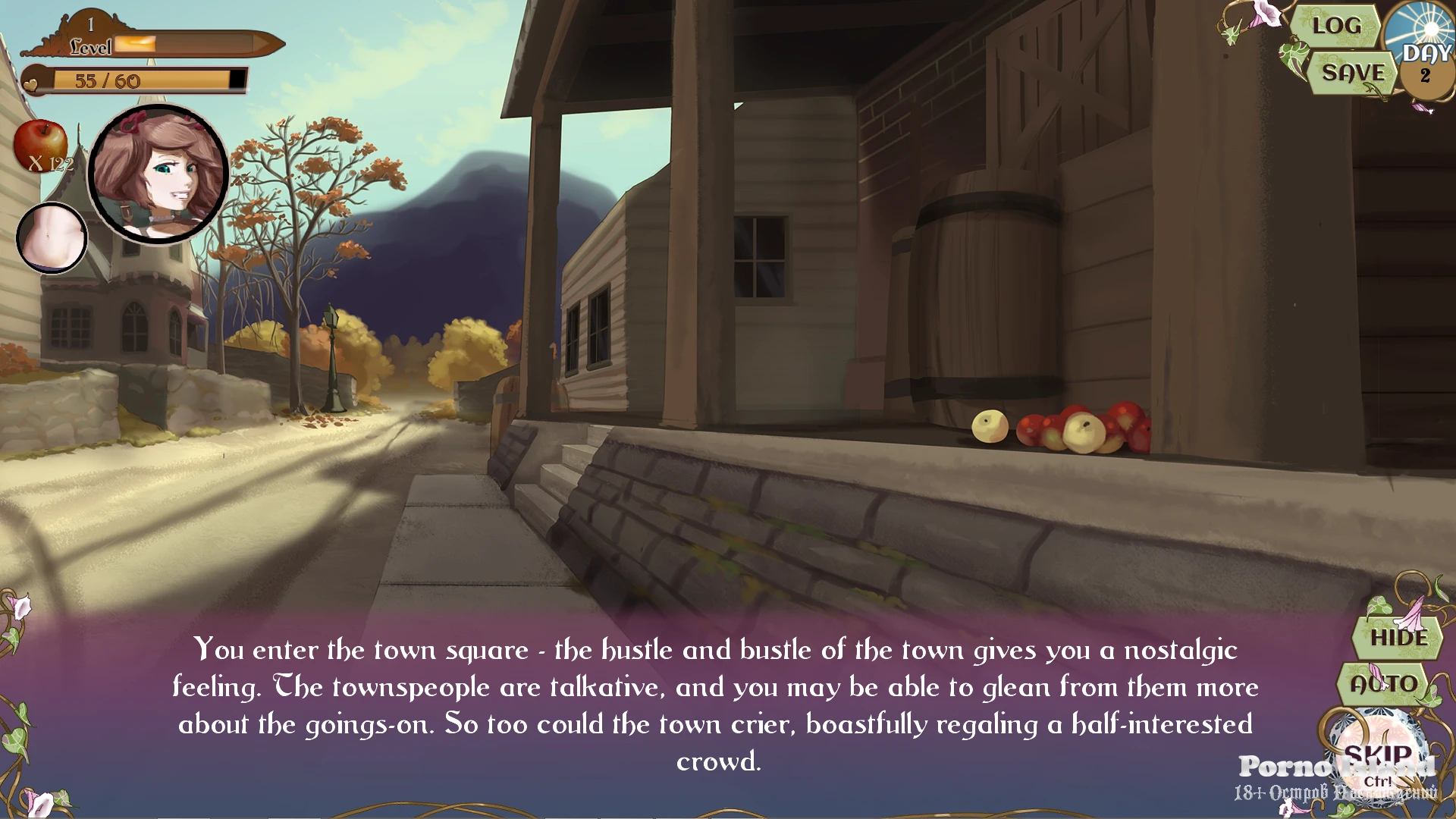The width and height of the screenshot is (1456, 819).
Task: Click the SAVE button
Action: 1353,73
